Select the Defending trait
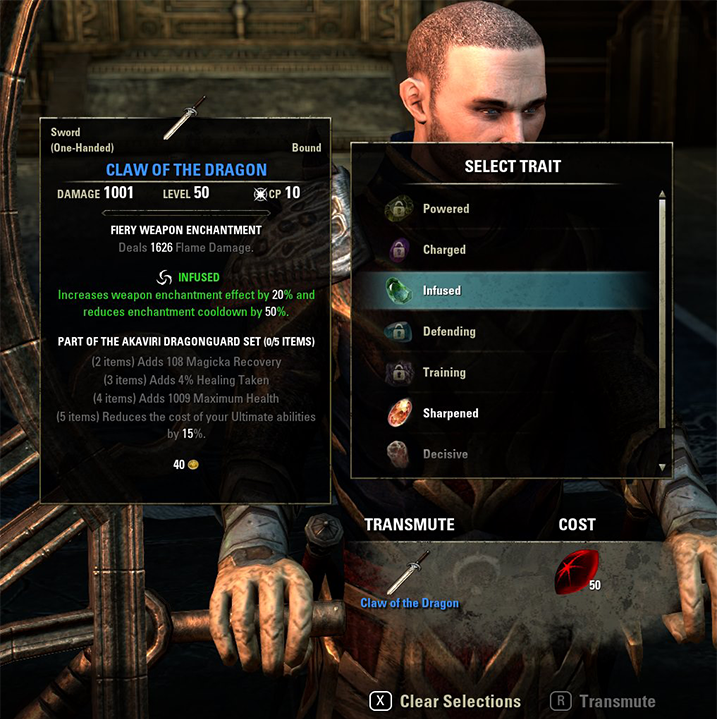 tap(448, 332)
